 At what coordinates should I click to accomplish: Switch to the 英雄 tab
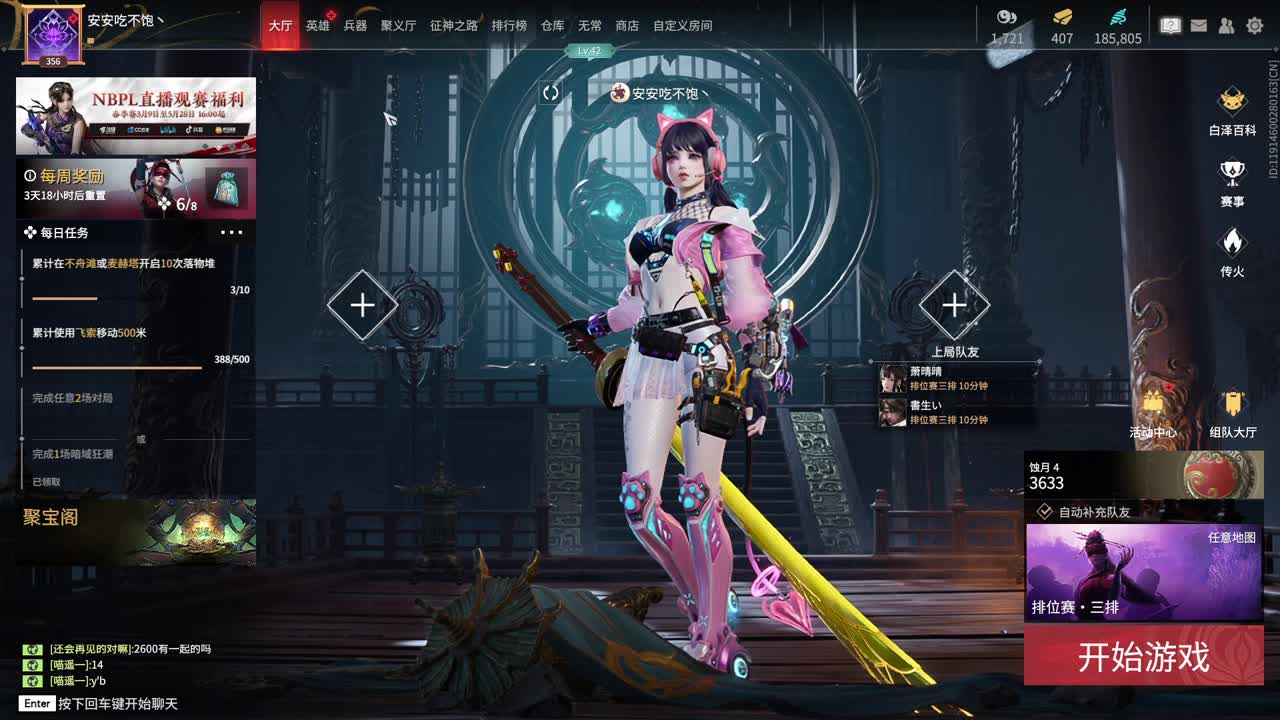point(315,25)
